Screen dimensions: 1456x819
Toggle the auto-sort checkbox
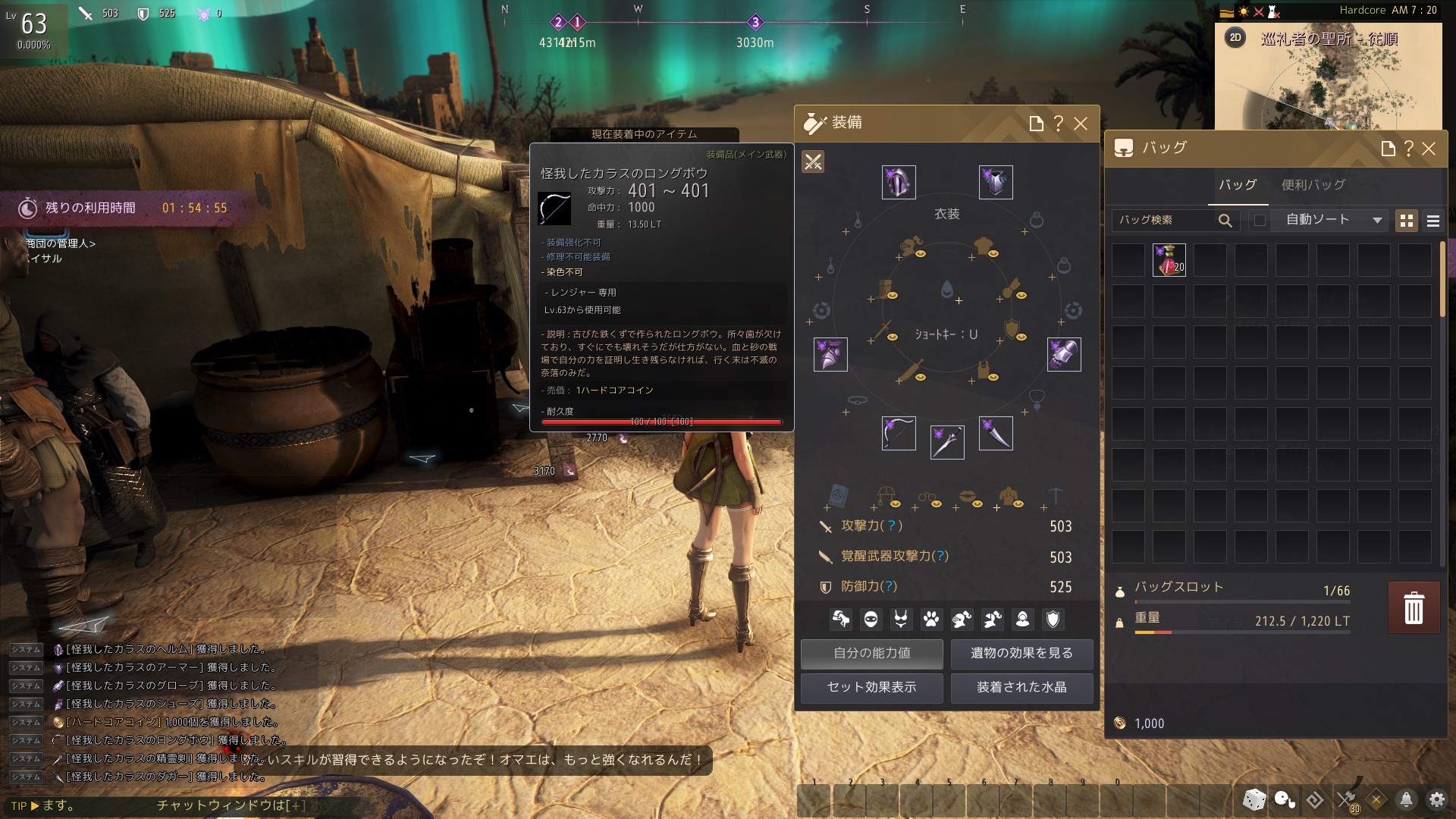[1260, 221]
